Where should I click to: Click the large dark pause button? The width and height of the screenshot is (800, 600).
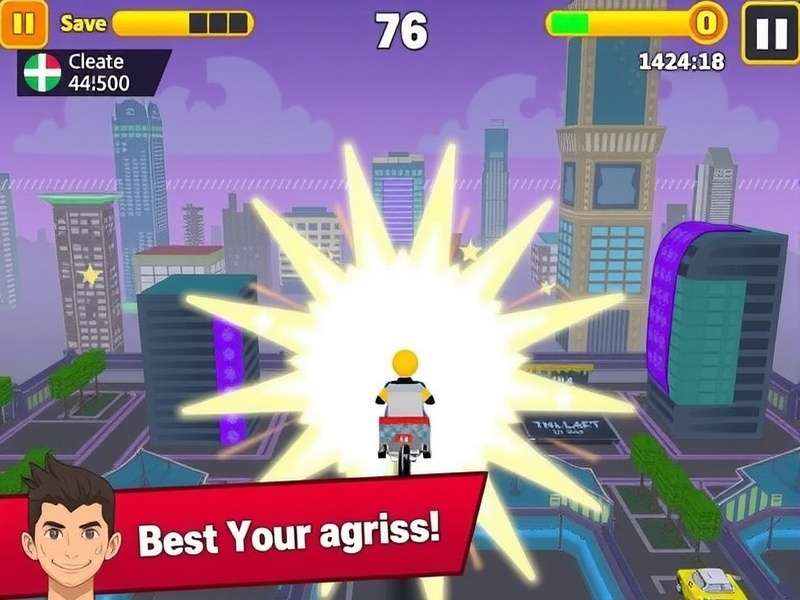click(x=770, y=33)
